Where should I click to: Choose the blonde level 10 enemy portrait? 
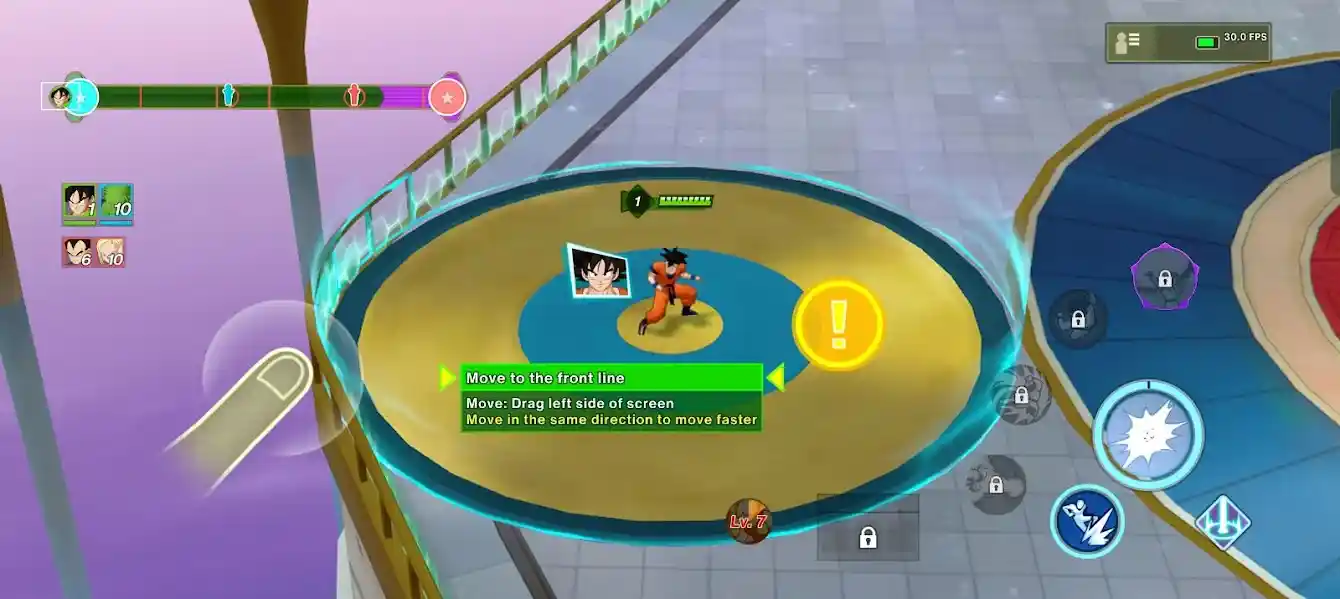tap(111, 252)
